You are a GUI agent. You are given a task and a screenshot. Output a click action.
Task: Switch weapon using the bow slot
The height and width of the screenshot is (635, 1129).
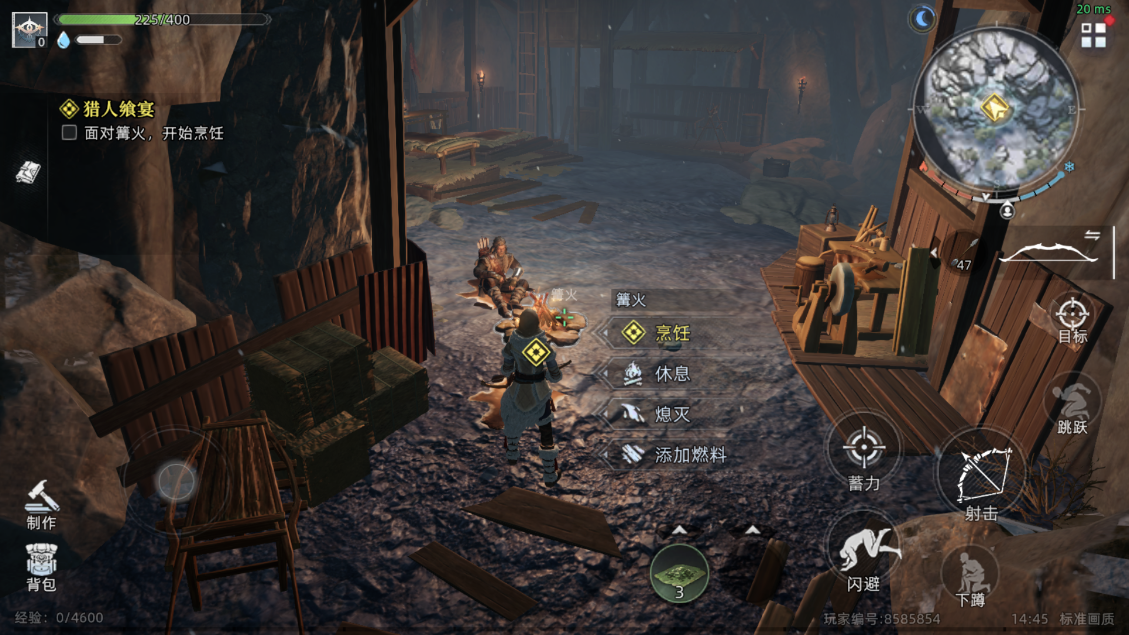(x=1048, y=251)
